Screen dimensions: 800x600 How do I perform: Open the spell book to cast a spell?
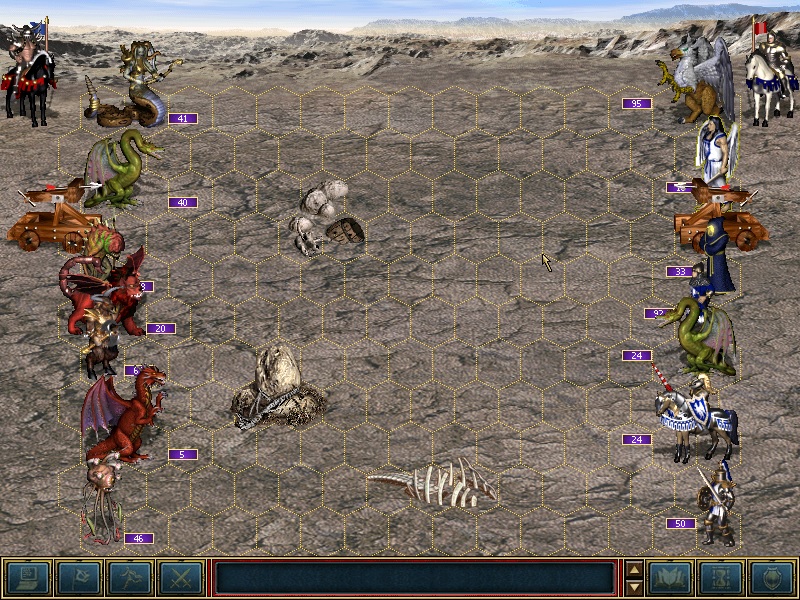pos(670,577)
